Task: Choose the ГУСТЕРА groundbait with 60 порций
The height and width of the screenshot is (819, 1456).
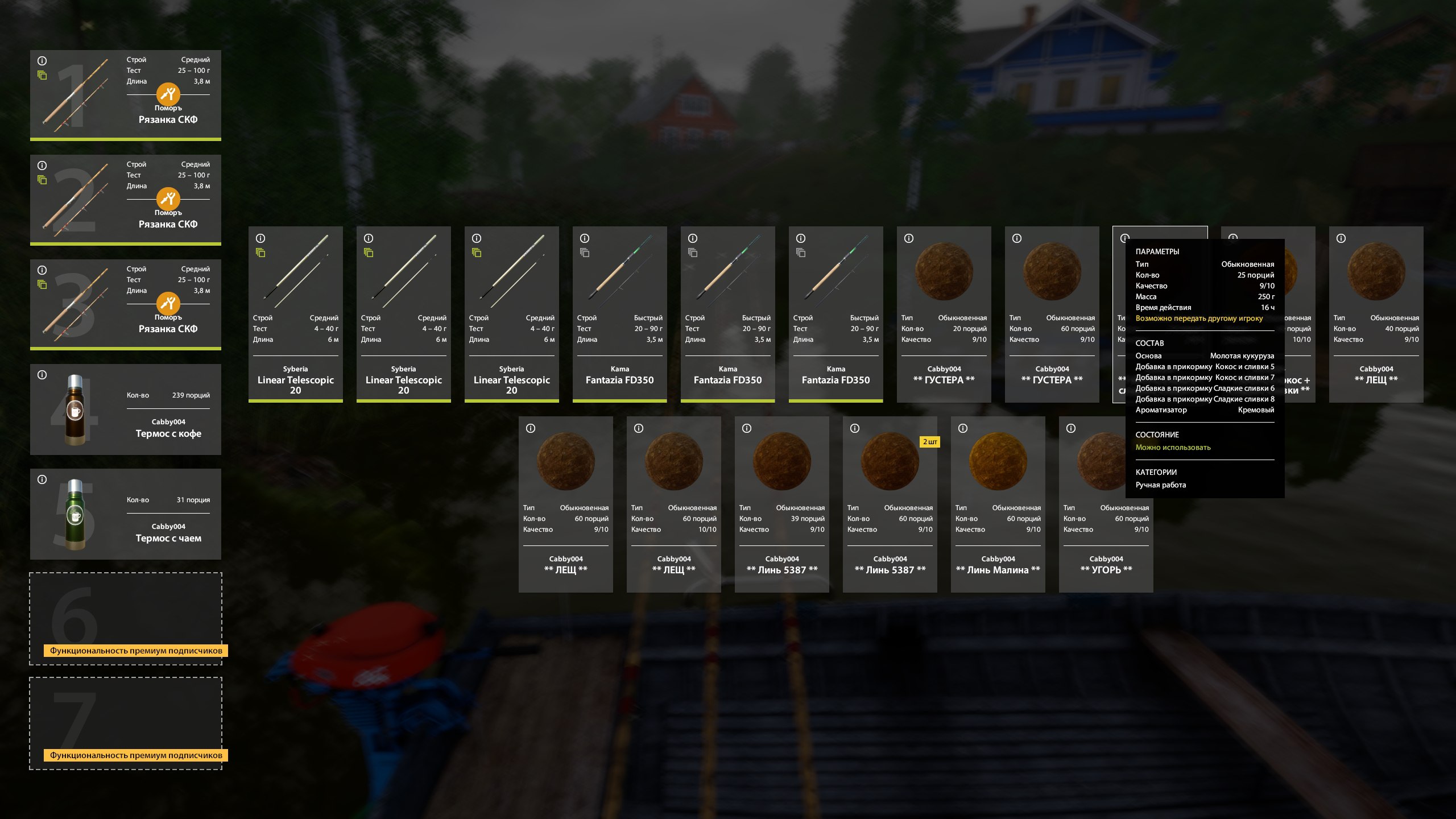Action: pyautogui.click(x=1052, y=314)
